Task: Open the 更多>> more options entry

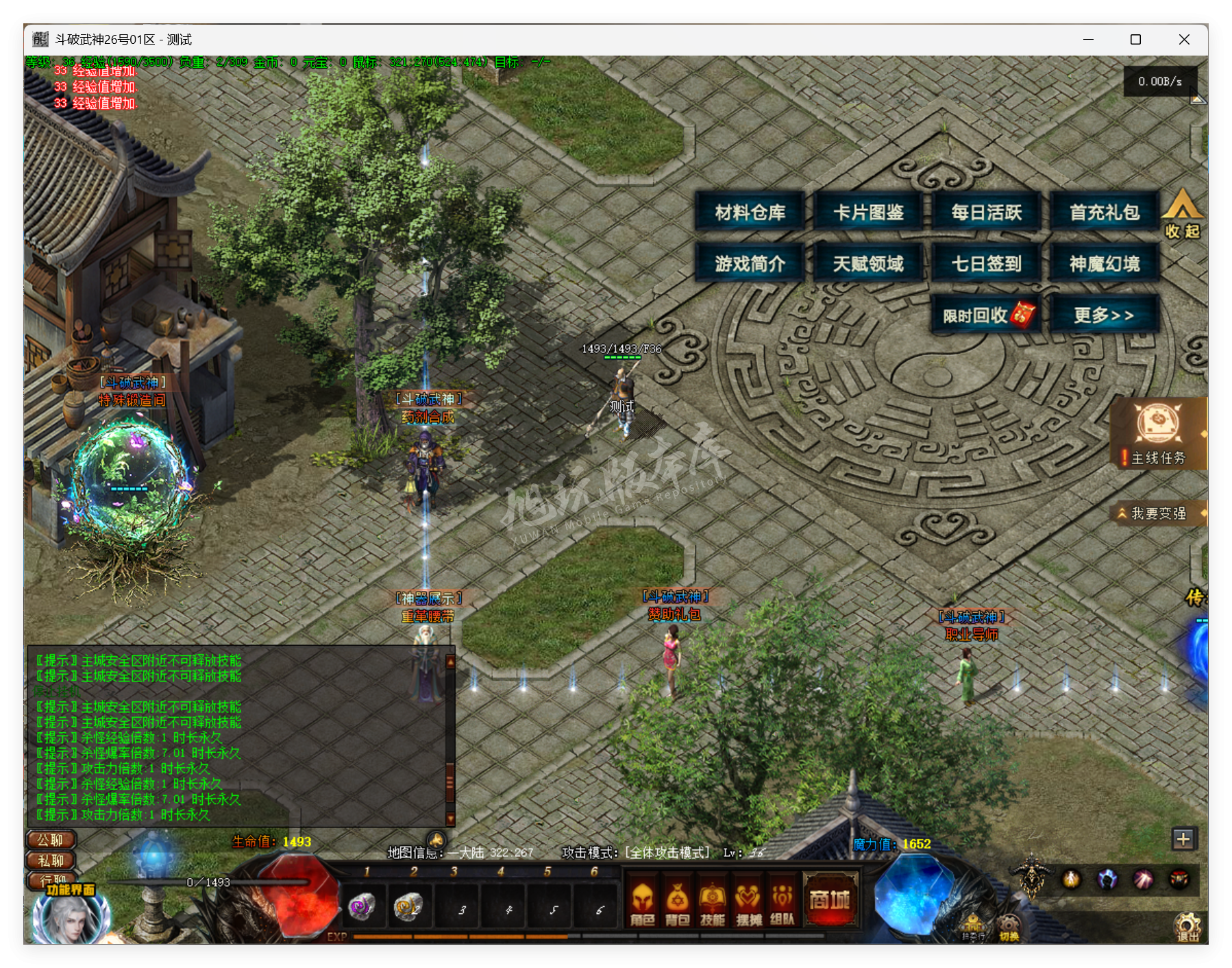Action: [x=1103, y=313]
